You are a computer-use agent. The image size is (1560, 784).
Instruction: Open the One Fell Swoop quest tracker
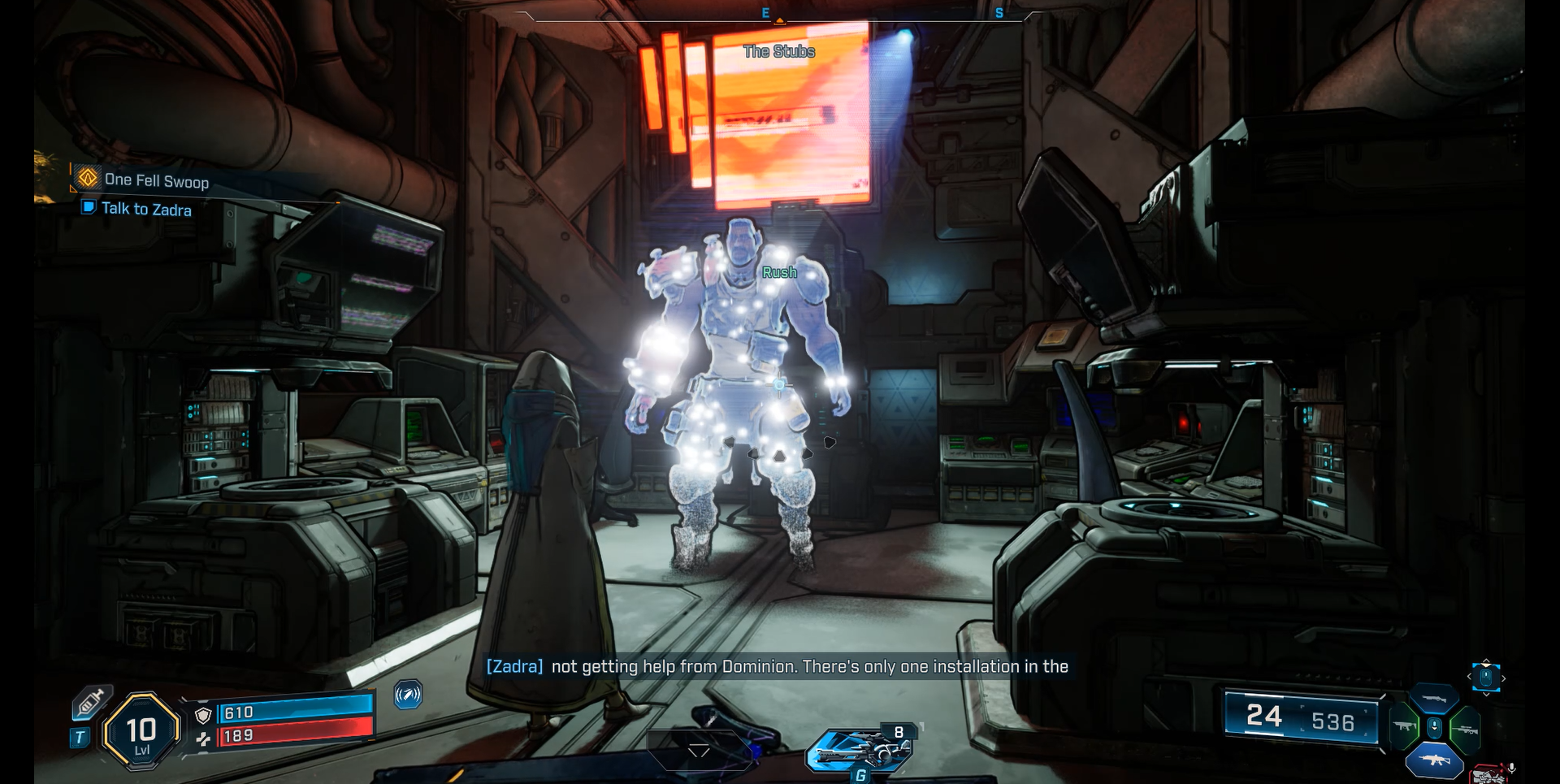(155, 180)
